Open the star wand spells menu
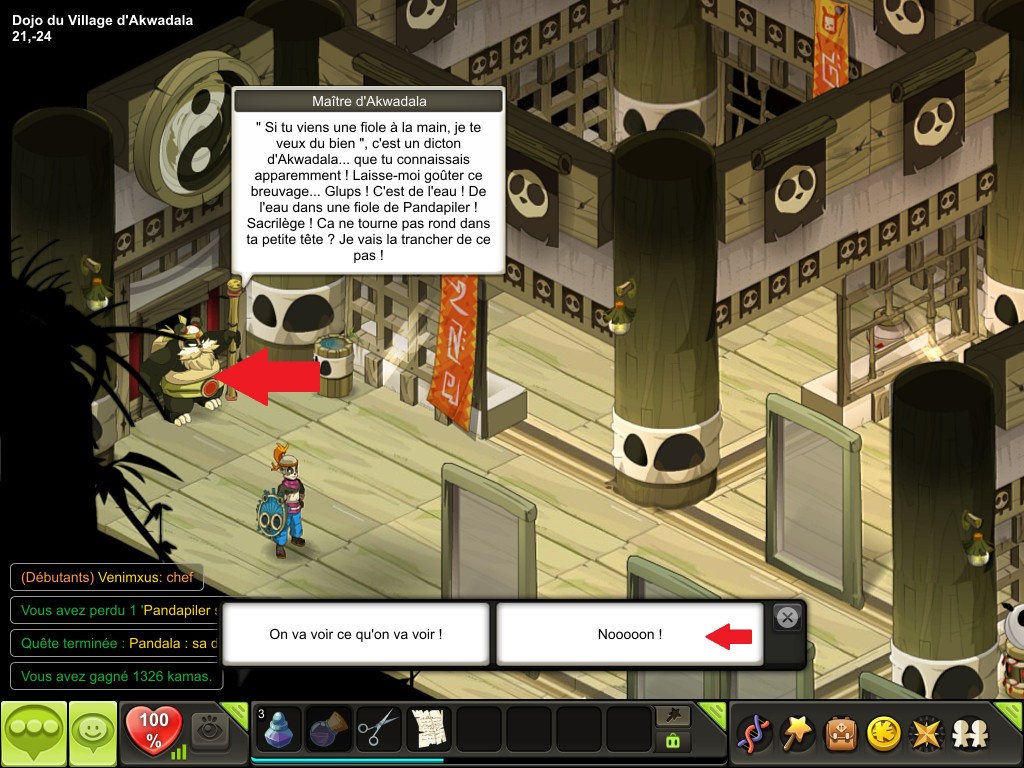The width and height of the screenshot is (1024, 768). tap(797, 734)
